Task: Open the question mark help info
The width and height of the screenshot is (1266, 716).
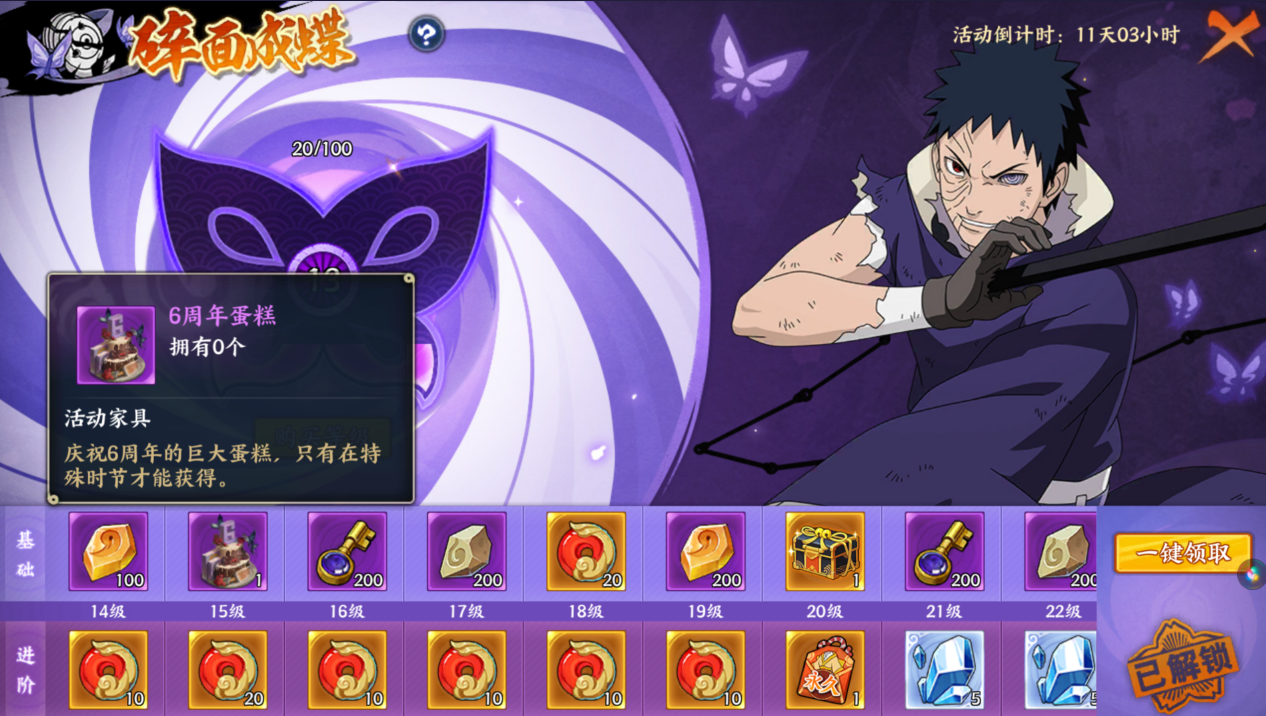Action: click(x=426, y=35)
